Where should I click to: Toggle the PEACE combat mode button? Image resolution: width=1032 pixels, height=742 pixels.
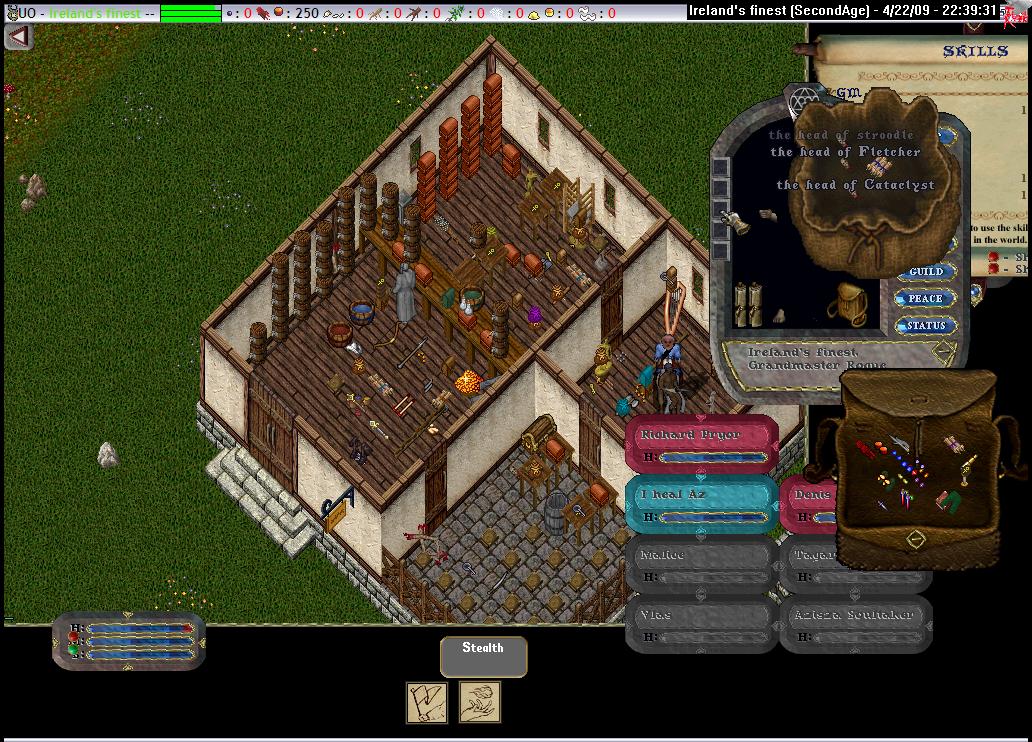pyautogui.click(x=926, y=299)
